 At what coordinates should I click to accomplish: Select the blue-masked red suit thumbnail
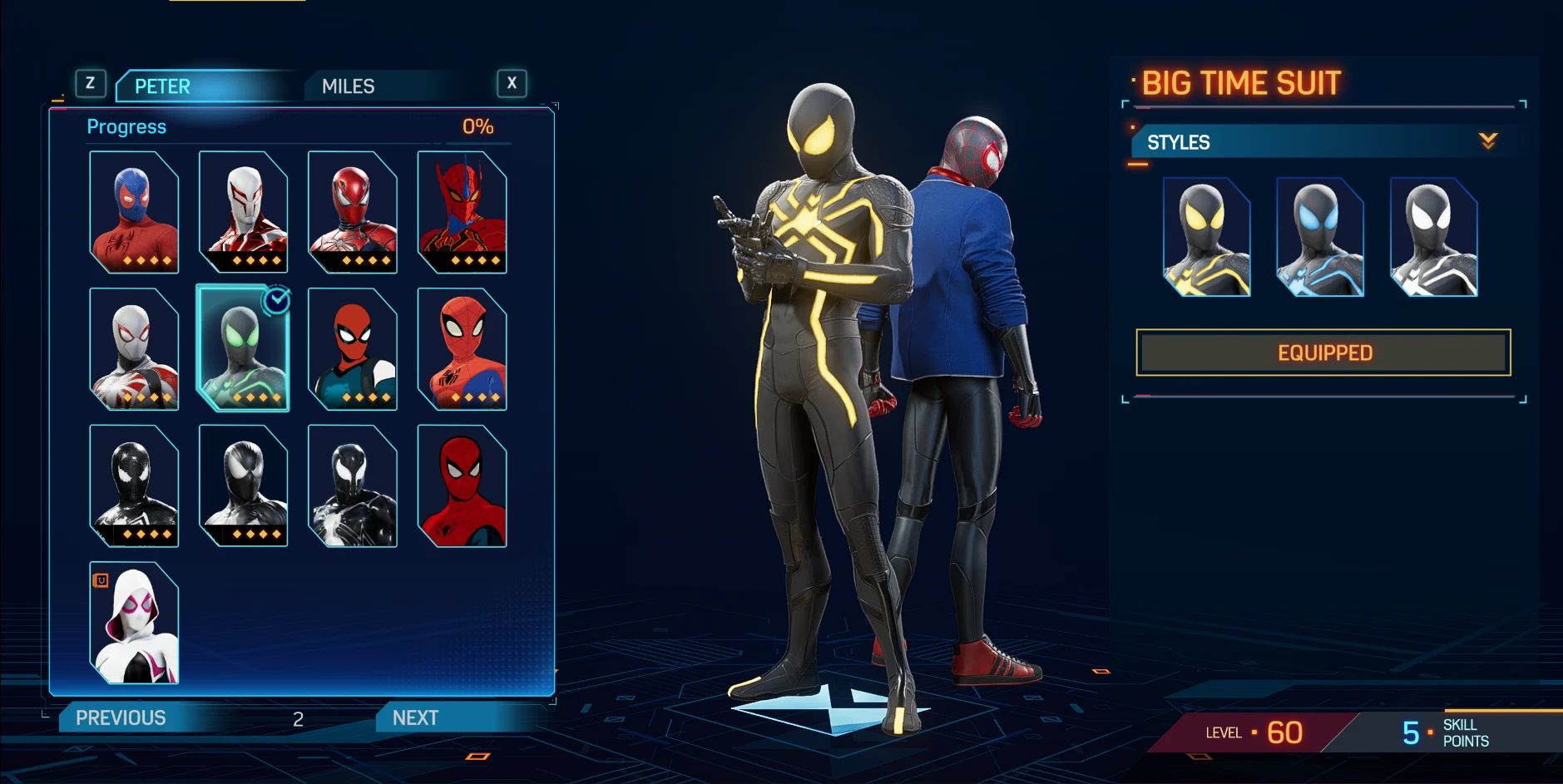pos(134,213)
